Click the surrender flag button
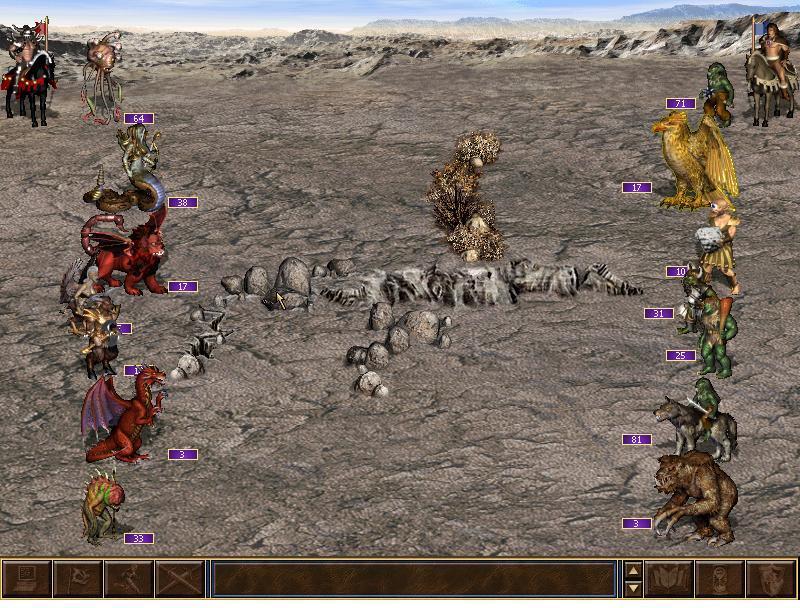The width and height of the screenshot is (800, 608). tap(77, 580)
